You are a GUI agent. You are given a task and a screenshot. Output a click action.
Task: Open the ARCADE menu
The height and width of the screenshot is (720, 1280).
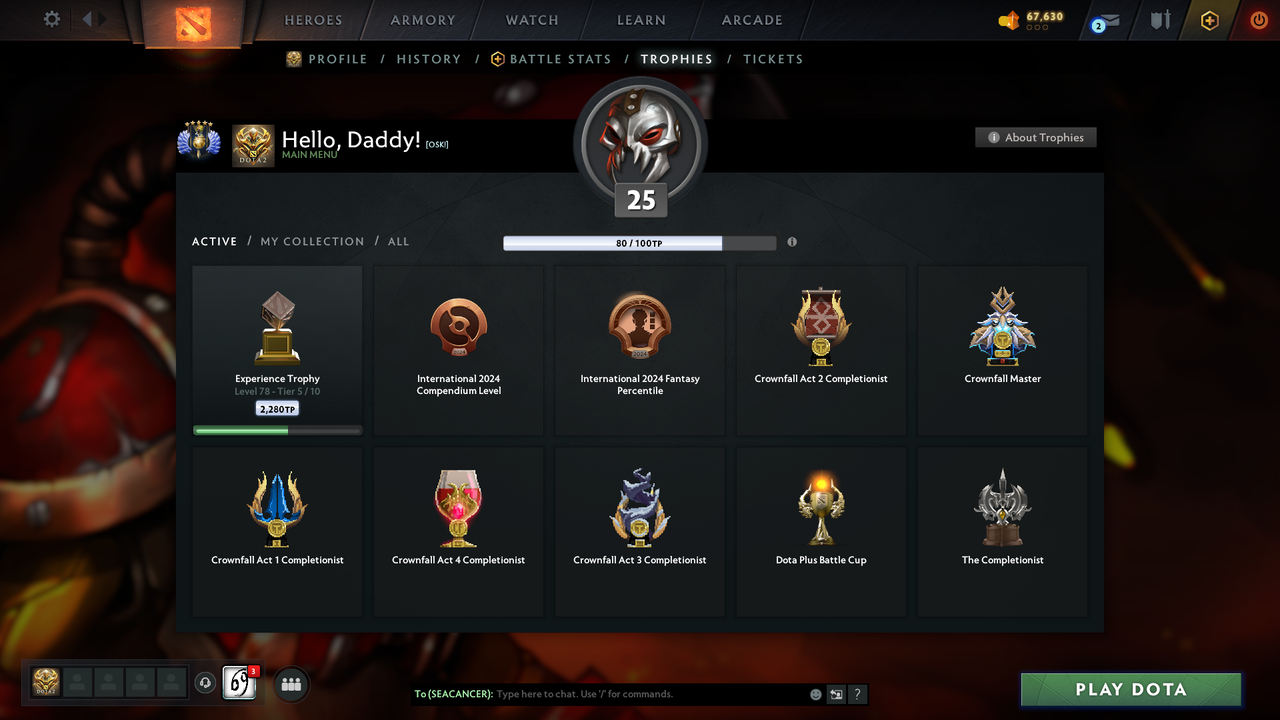point(751,20)
